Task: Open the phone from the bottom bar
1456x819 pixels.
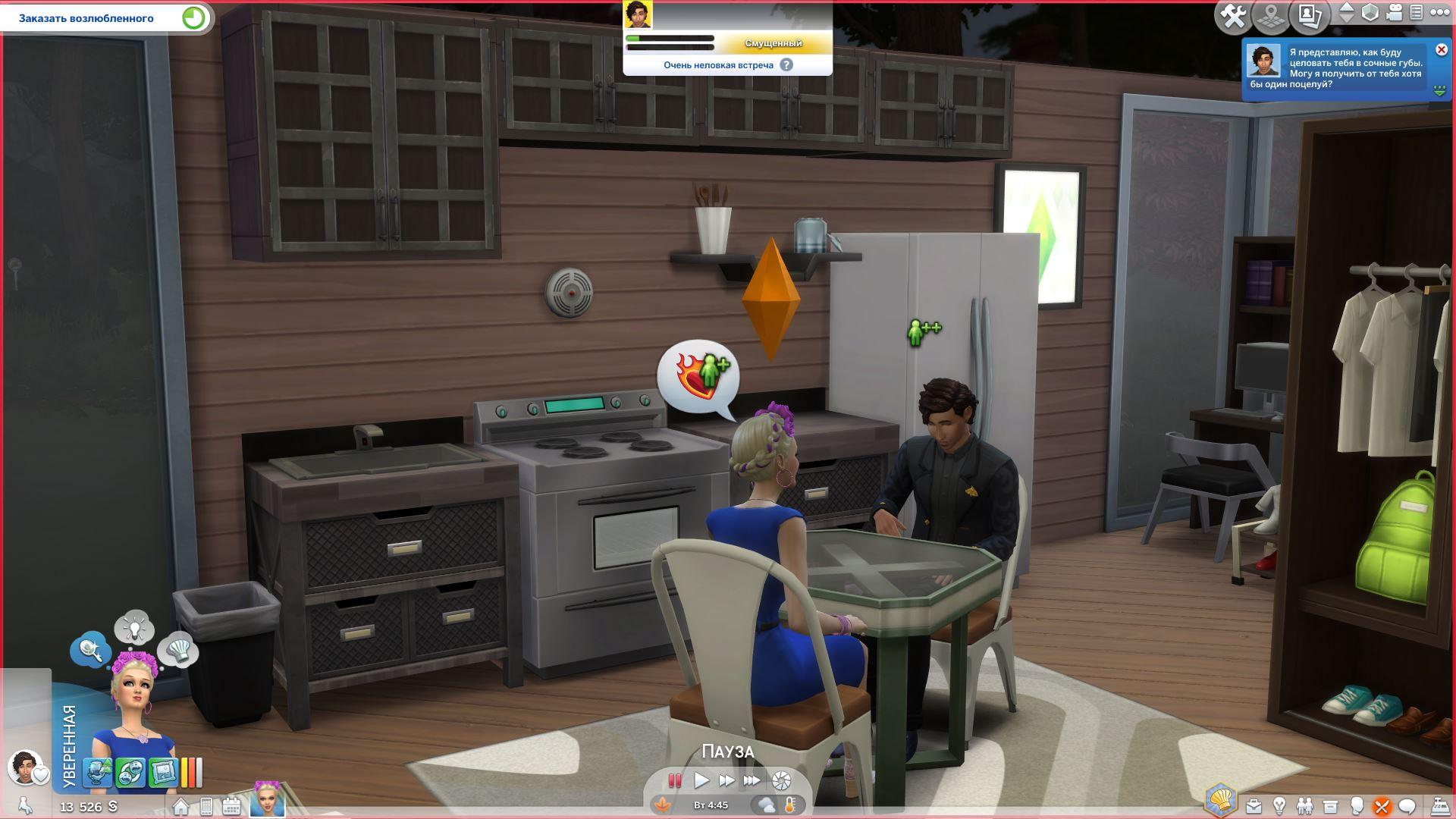Action: click(x=206, y=806)
